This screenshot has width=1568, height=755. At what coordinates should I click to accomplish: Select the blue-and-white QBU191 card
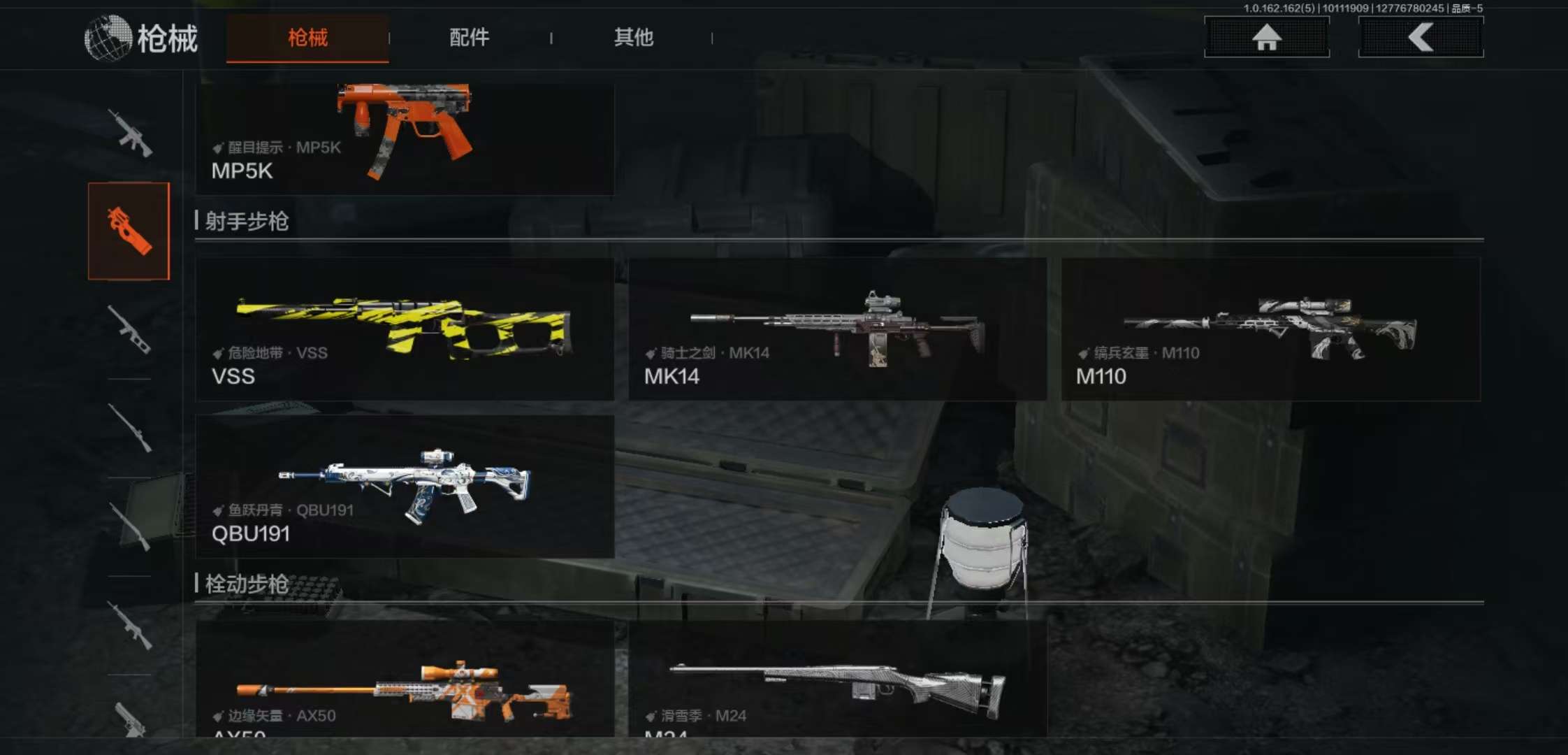point(405,487)
